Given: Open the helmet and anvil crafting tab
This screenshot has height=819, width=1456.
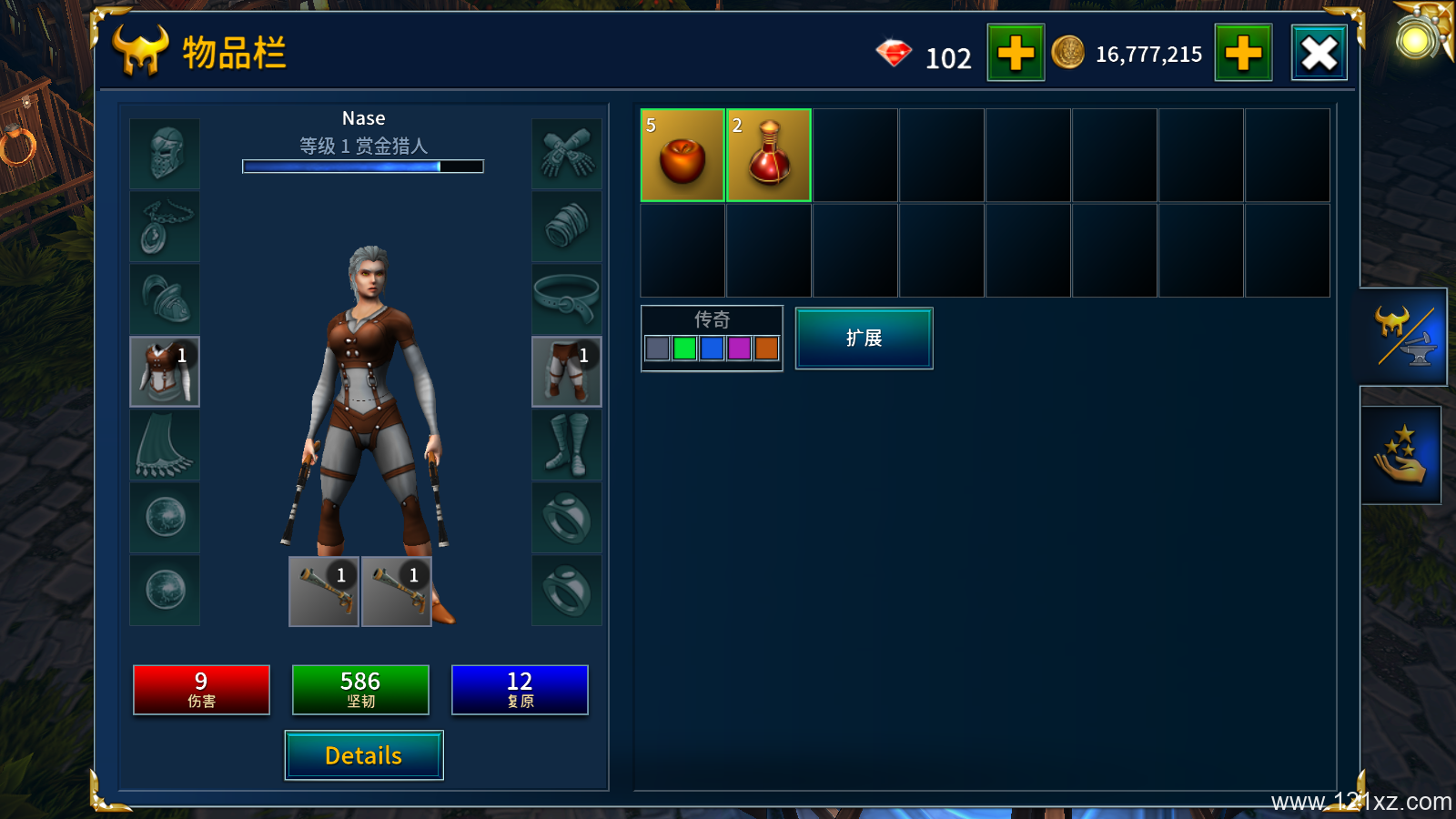Looking at the screenshot, I should coord(1403,337).
